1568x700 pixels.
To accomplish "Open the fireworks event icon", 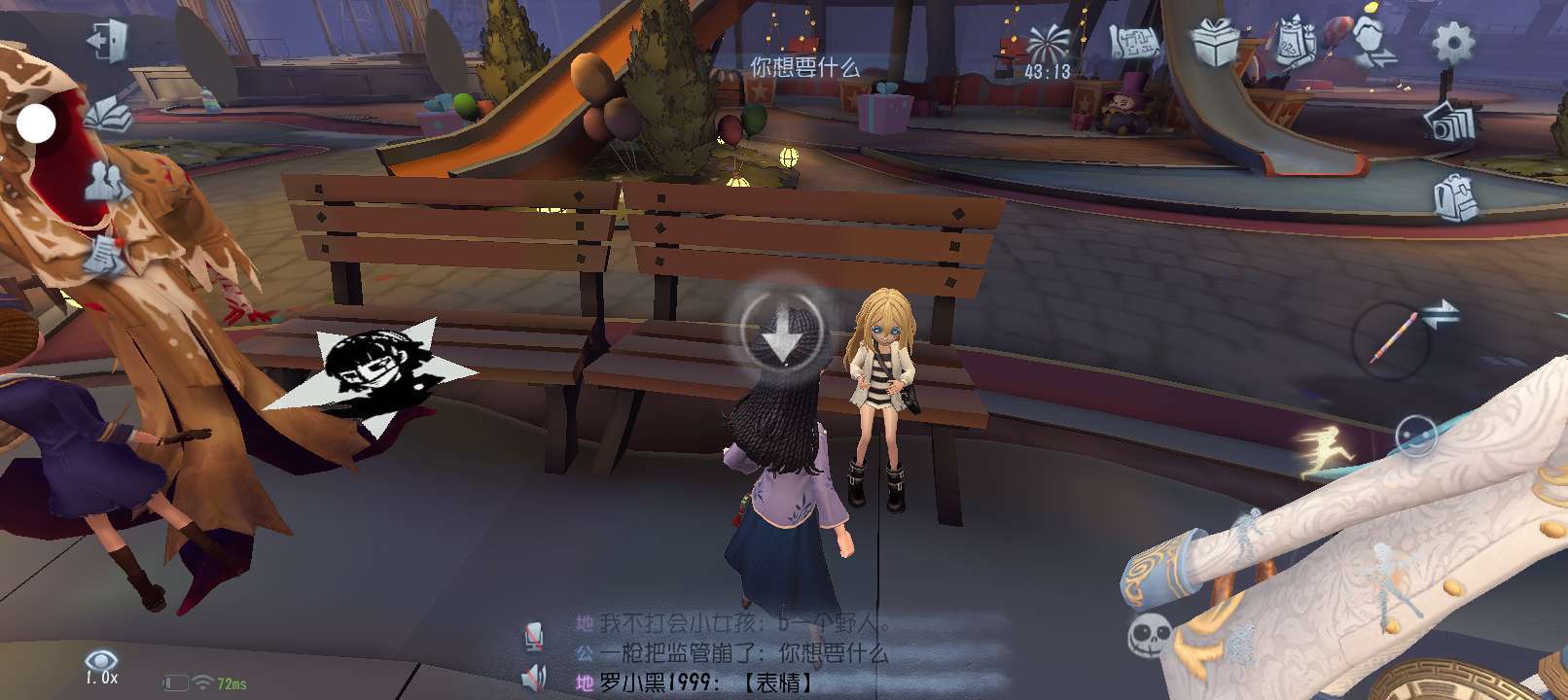I will coord(1048,44).
